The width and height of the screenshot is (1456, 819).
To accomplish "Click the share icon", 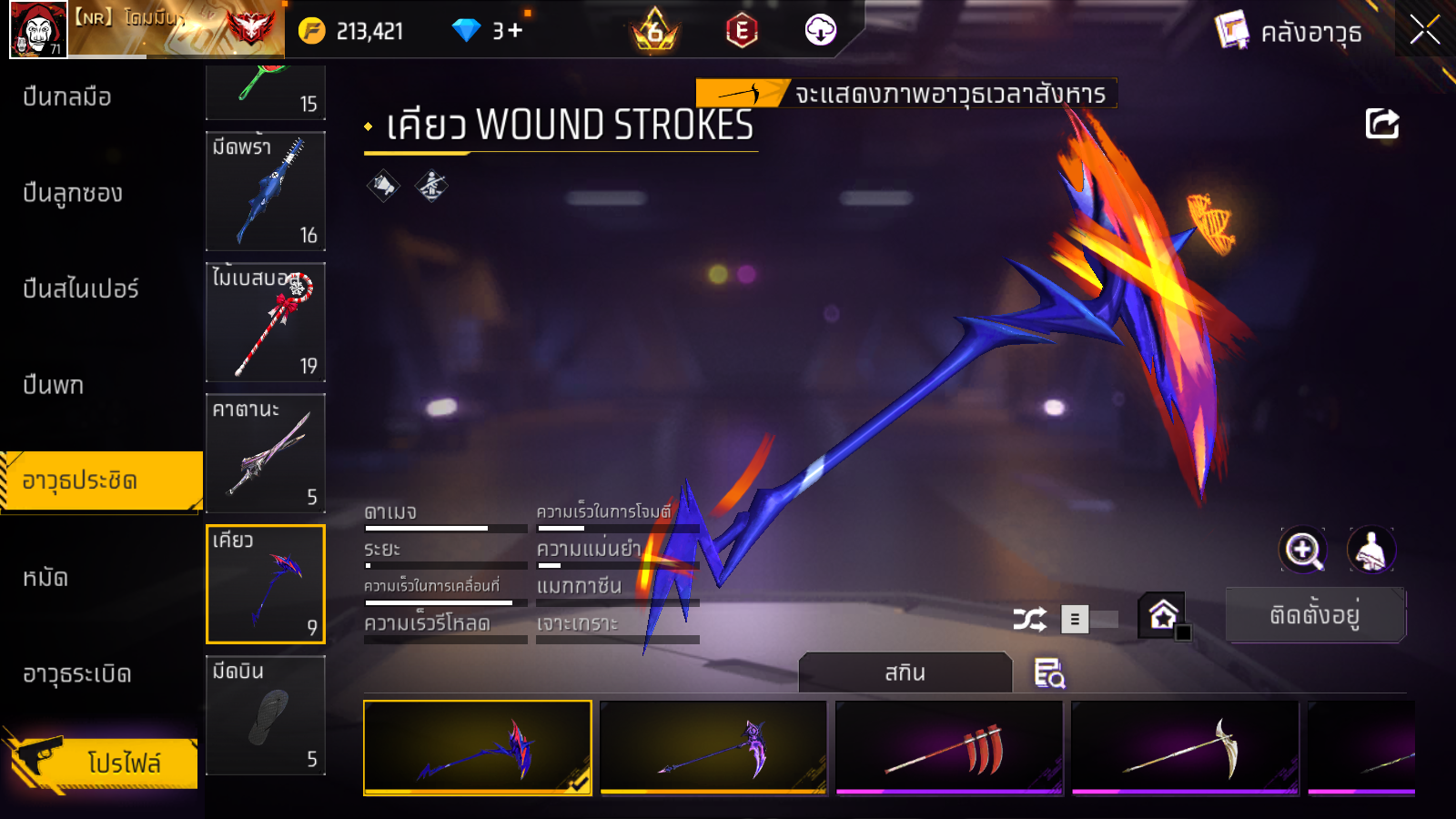I will click(x=1381, y=123).
